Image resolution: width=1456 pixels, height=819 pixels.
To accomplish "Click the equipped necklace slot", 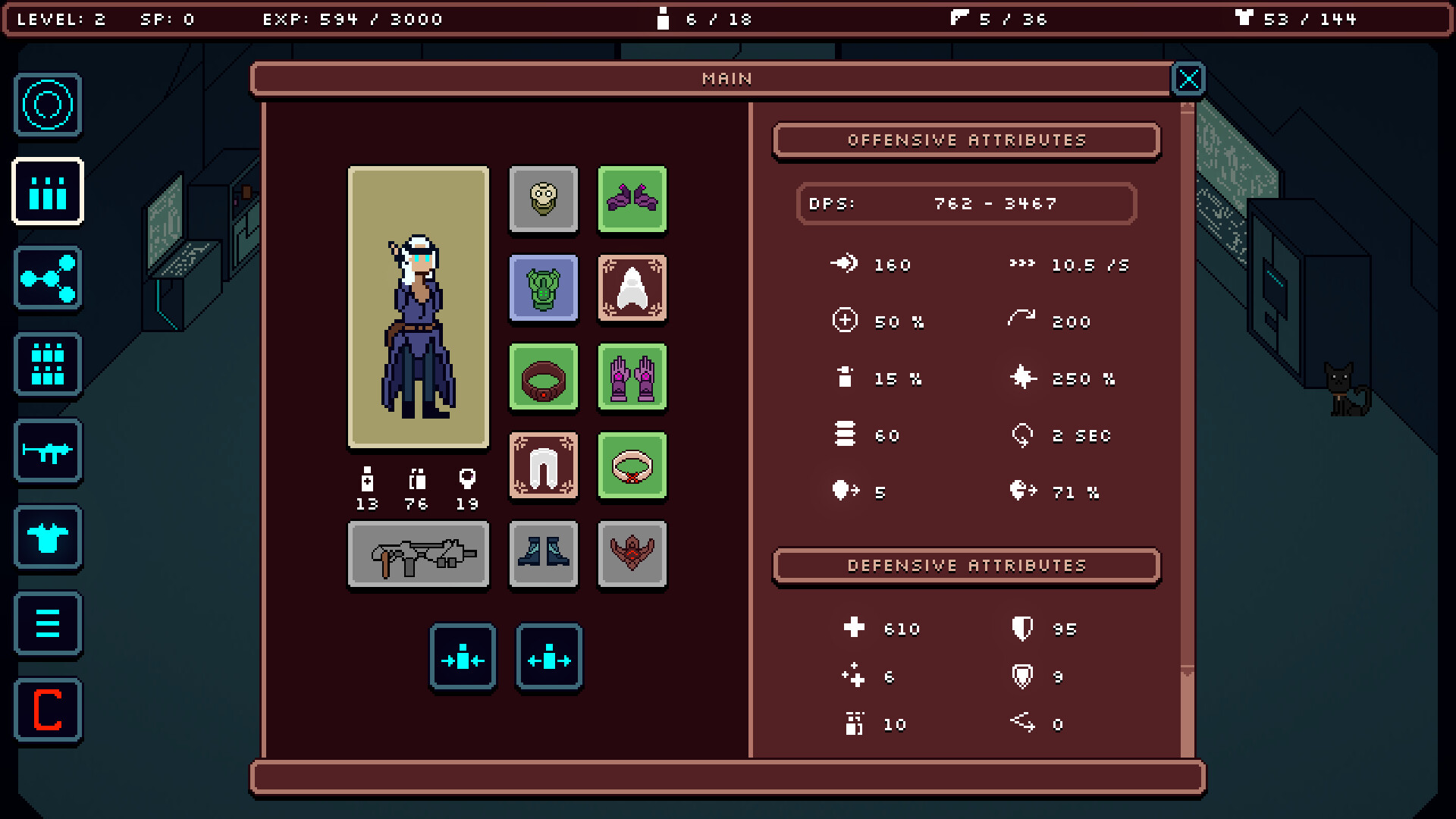I will [632, 466].
